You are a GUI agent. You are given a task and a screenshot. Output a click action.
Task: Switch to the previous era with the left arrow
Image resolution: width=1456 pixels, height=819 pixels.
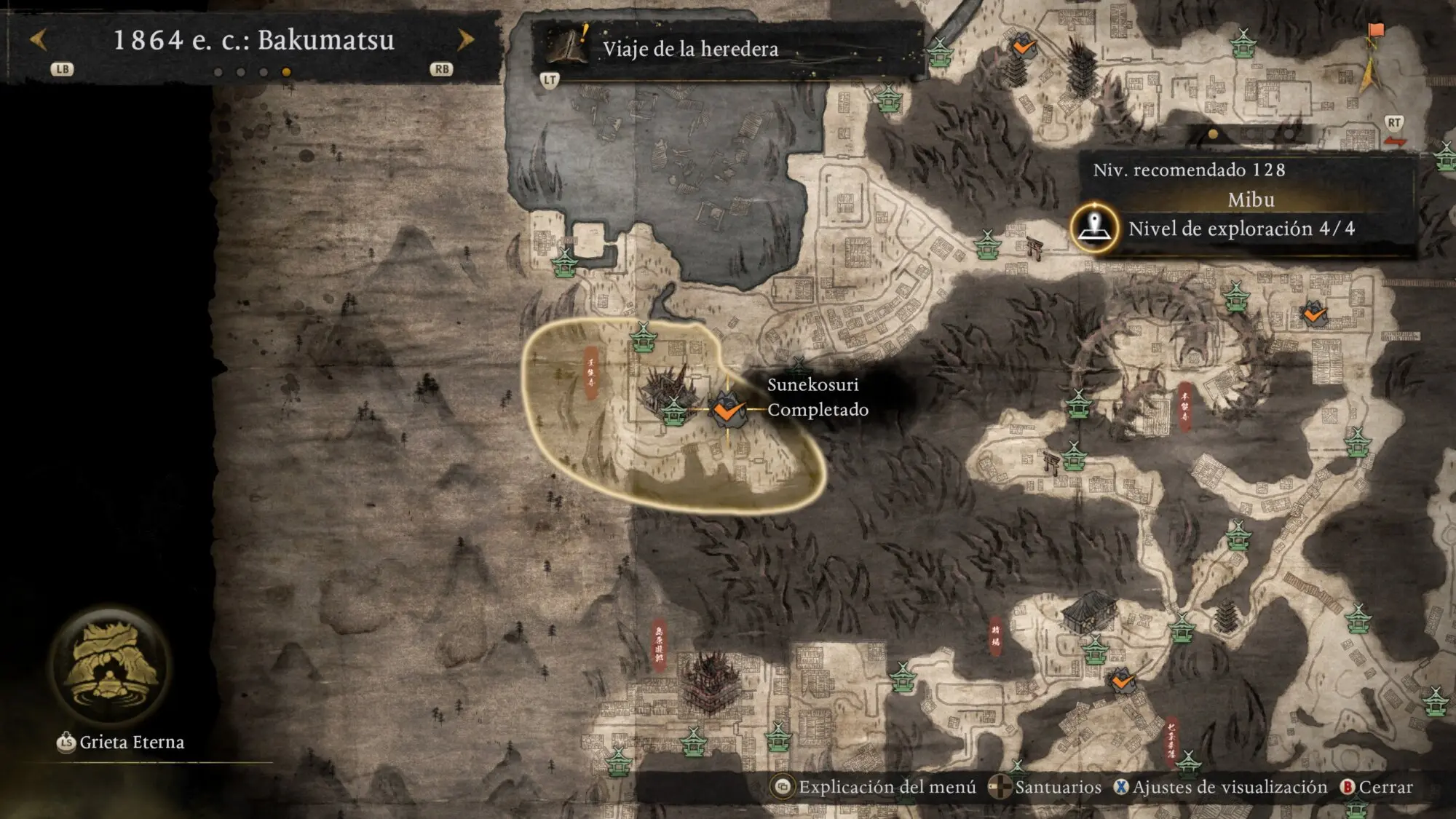click(39, 40)
